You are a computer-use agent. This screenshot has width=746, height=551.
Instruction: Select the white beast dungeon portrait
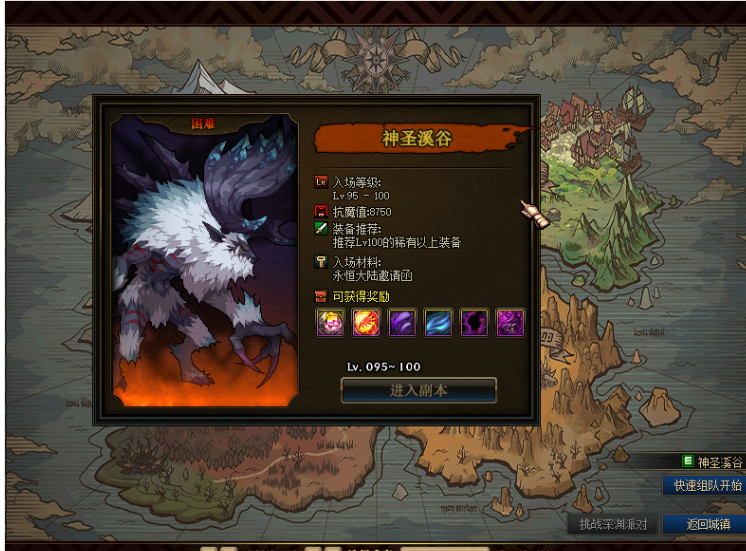[204, 260]
